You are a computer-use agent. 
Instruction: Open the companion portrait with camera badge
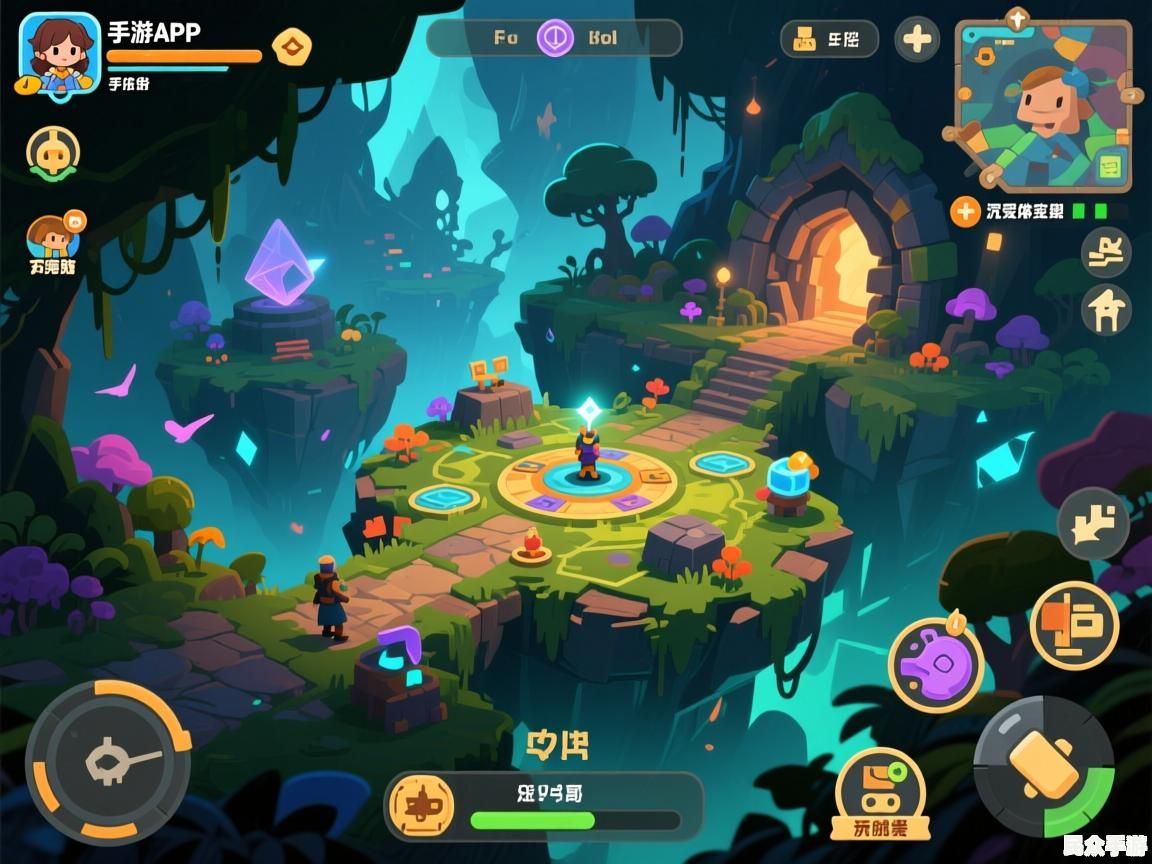55,238
